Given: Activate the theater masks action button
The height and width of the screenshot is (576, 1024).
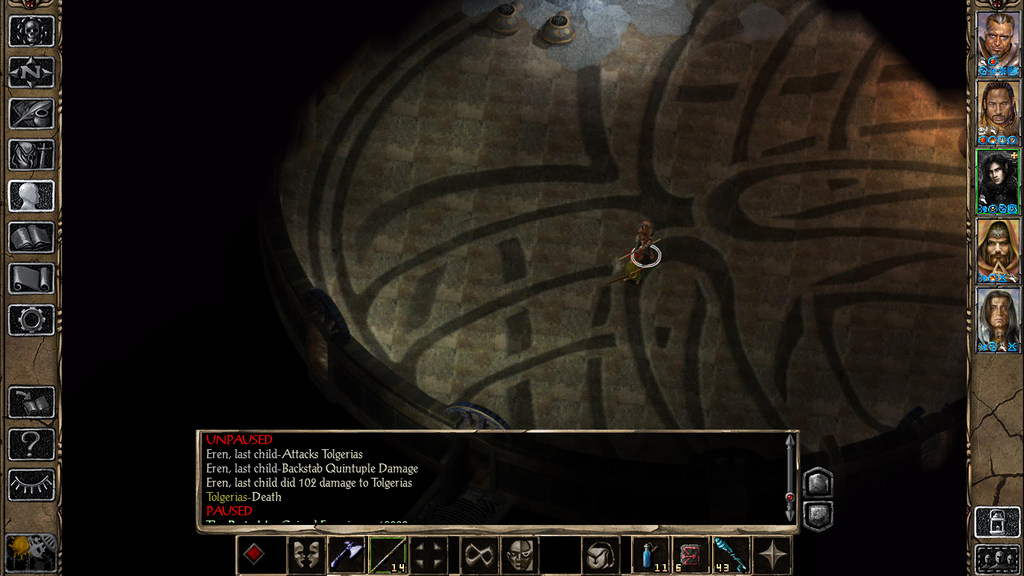Looking at the screenshot, I should [x=305, y=555].
